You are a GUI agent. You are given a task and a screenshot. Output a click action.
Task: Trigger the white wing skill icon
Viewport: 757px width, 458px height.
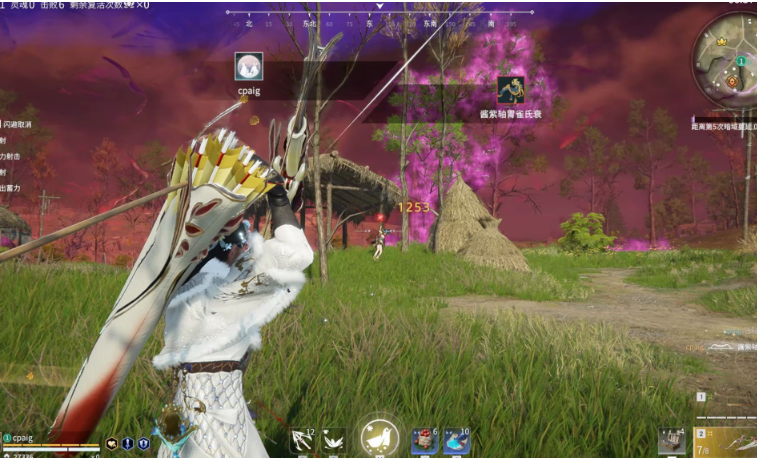click(333, 440)
